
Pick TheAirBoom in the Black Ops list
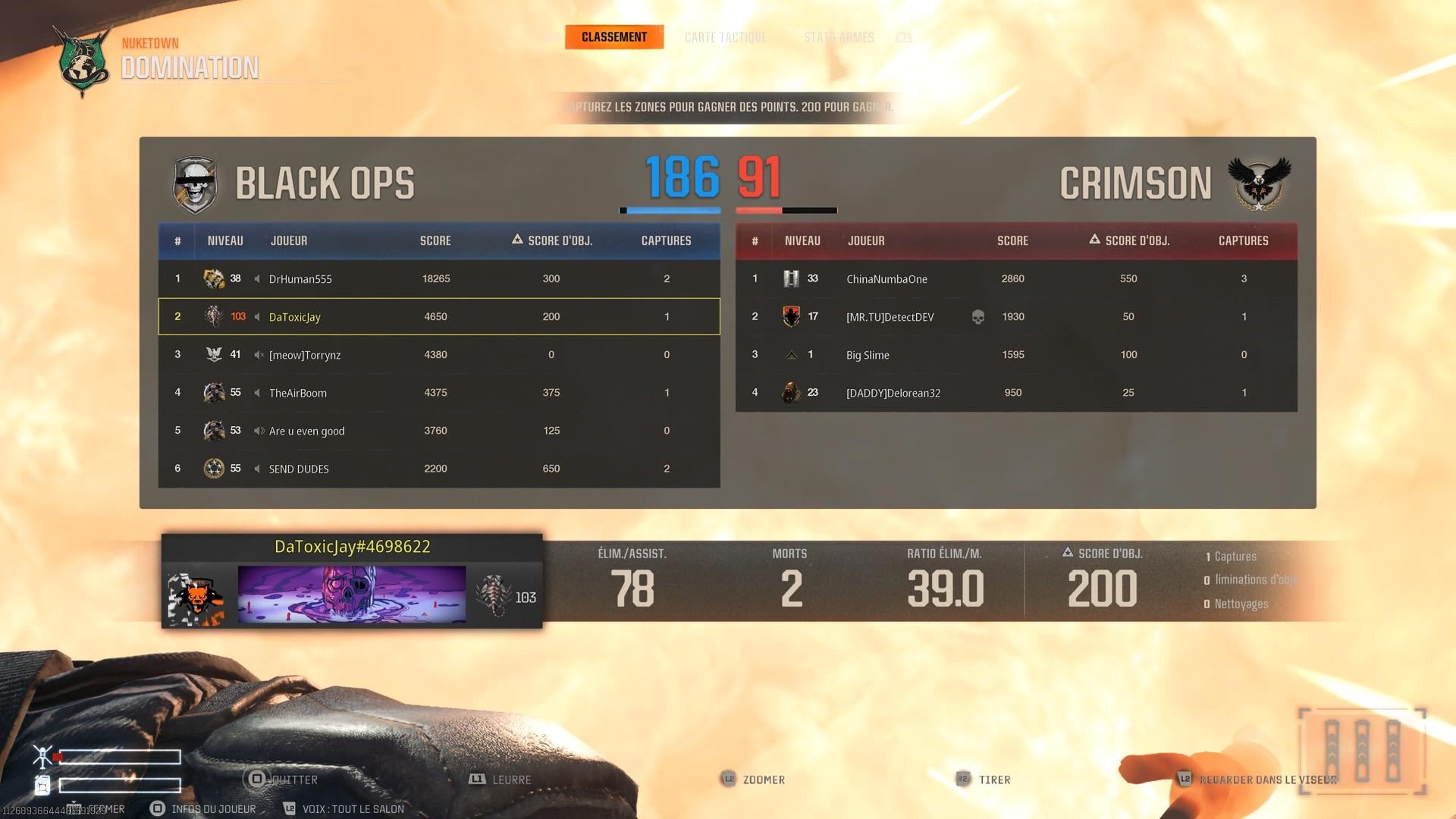[438, 393]
